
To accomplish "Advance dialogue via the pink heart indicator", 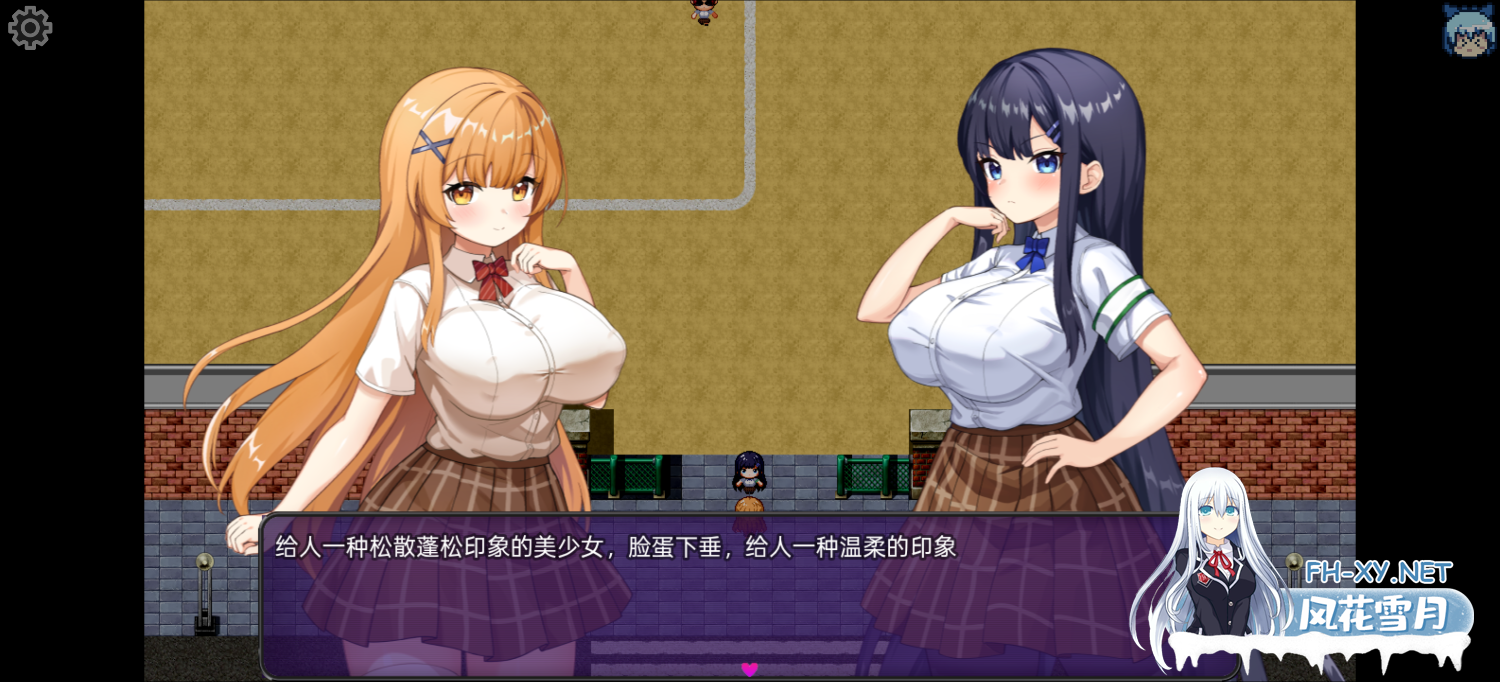I will pos(749,669).
